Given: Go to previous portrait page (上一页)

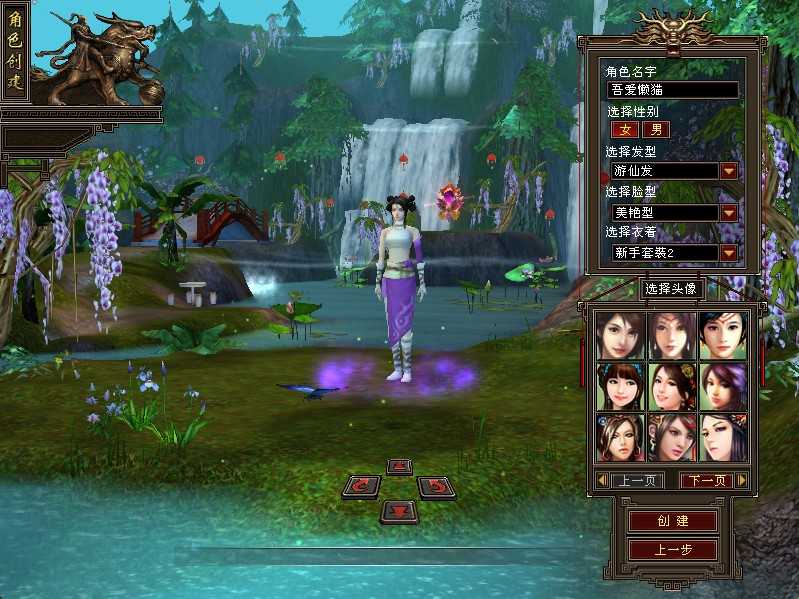Looking at the screenshot, I should click(636, 481).
